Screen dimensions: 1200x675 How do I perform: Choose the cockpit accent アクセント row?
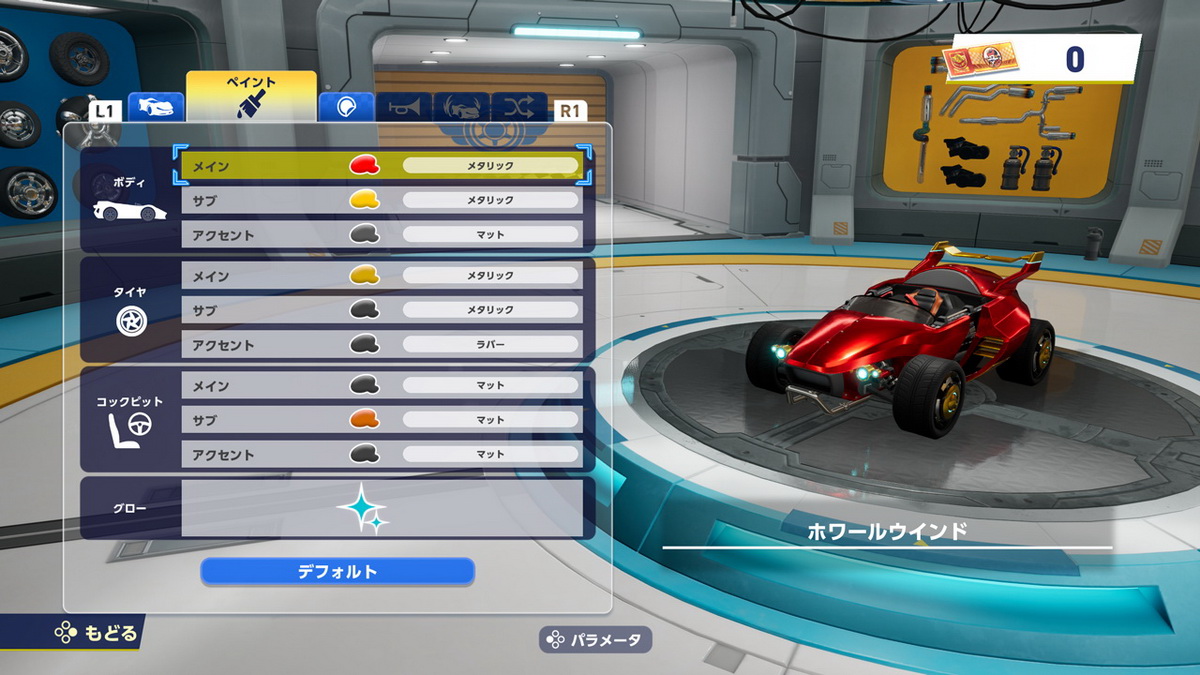260,455
